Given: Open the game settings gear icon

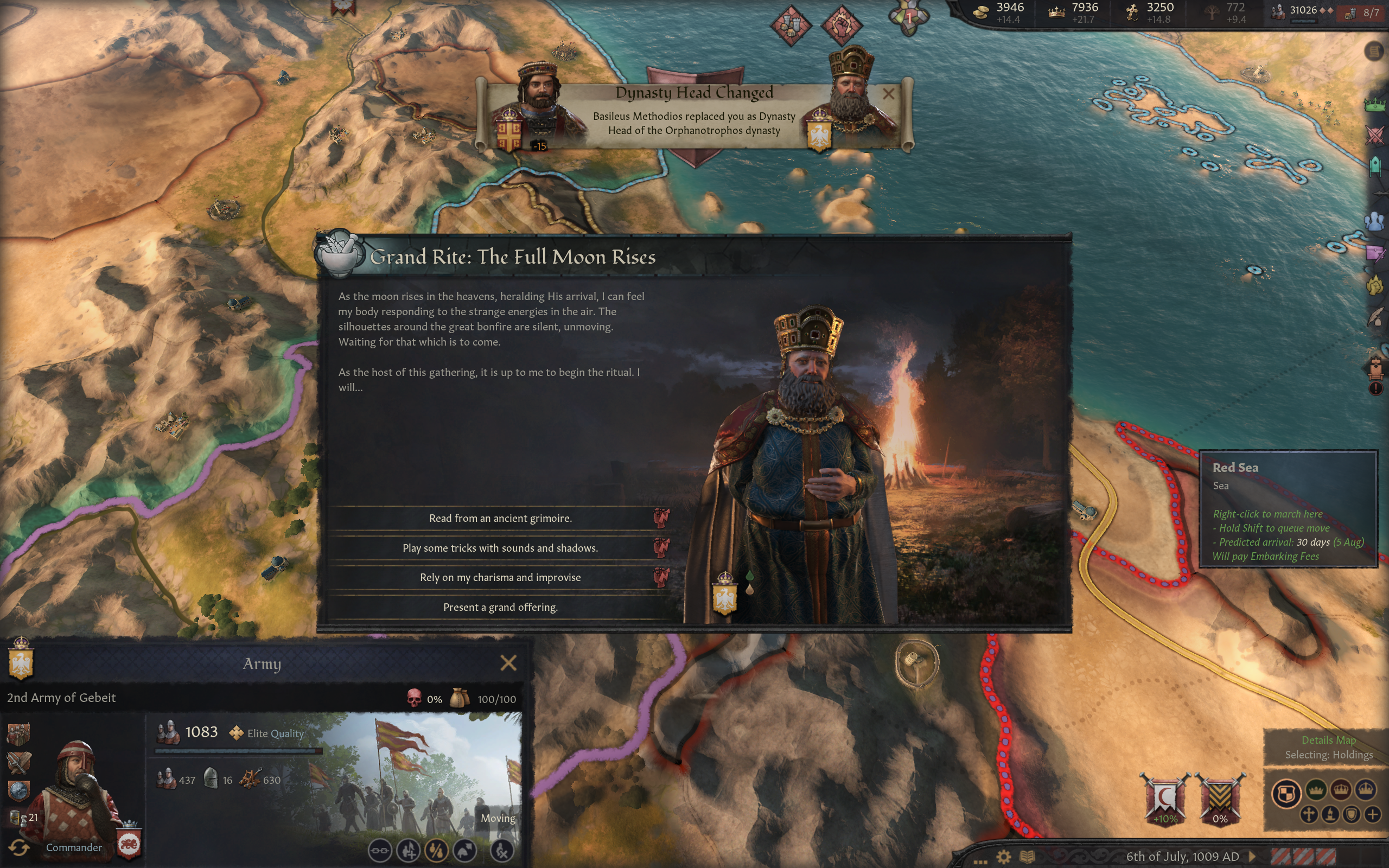Looking at the screenshot, I should pyautogui.click(x=1003, y=857).
